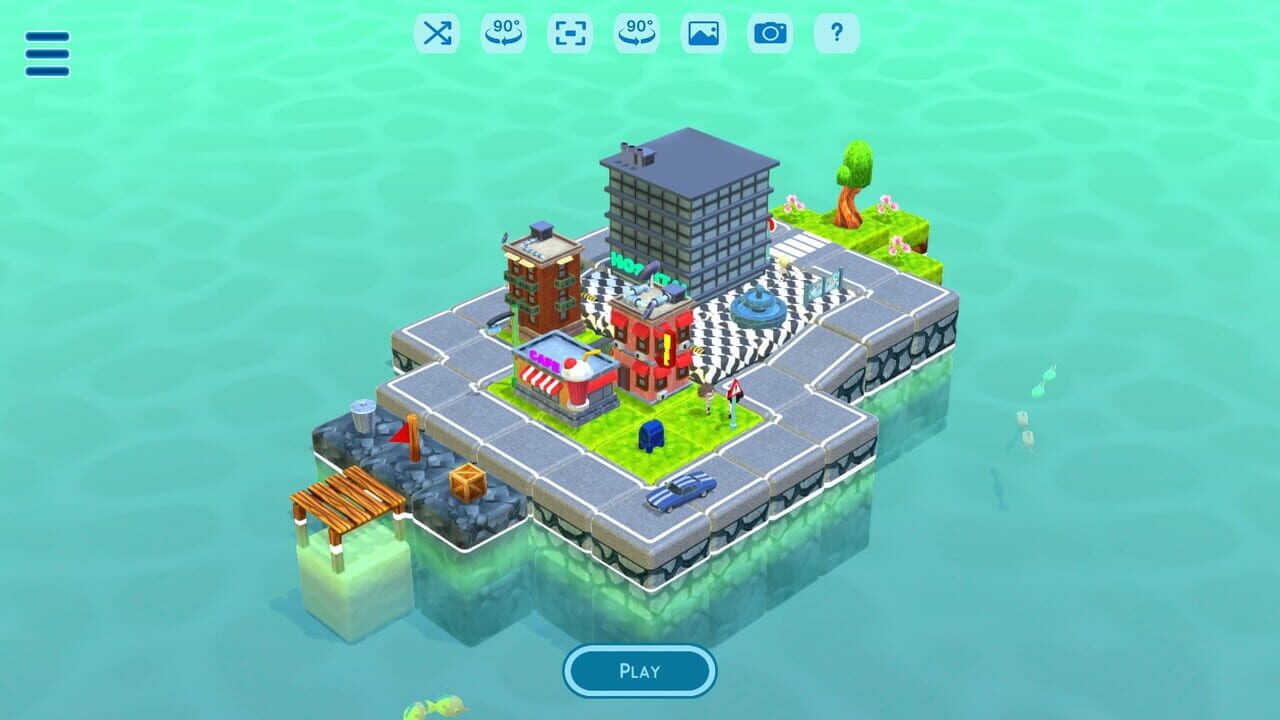
Task: Open the help question mark icon
Action: [x=838, y=33]
